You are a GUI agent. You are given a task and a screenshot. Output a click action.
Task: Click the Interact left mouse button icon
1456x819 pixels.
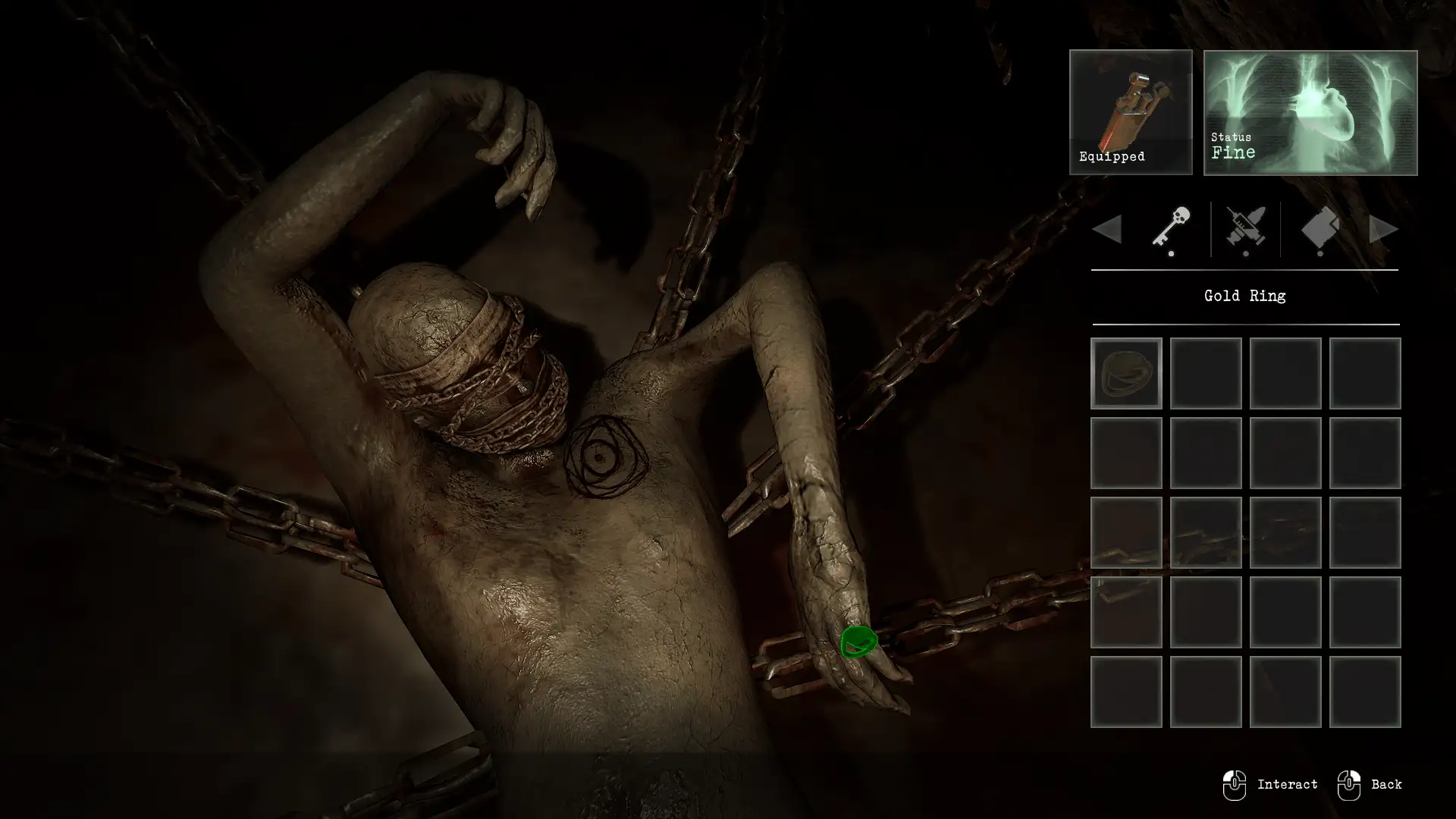[x=1235, y=784]
